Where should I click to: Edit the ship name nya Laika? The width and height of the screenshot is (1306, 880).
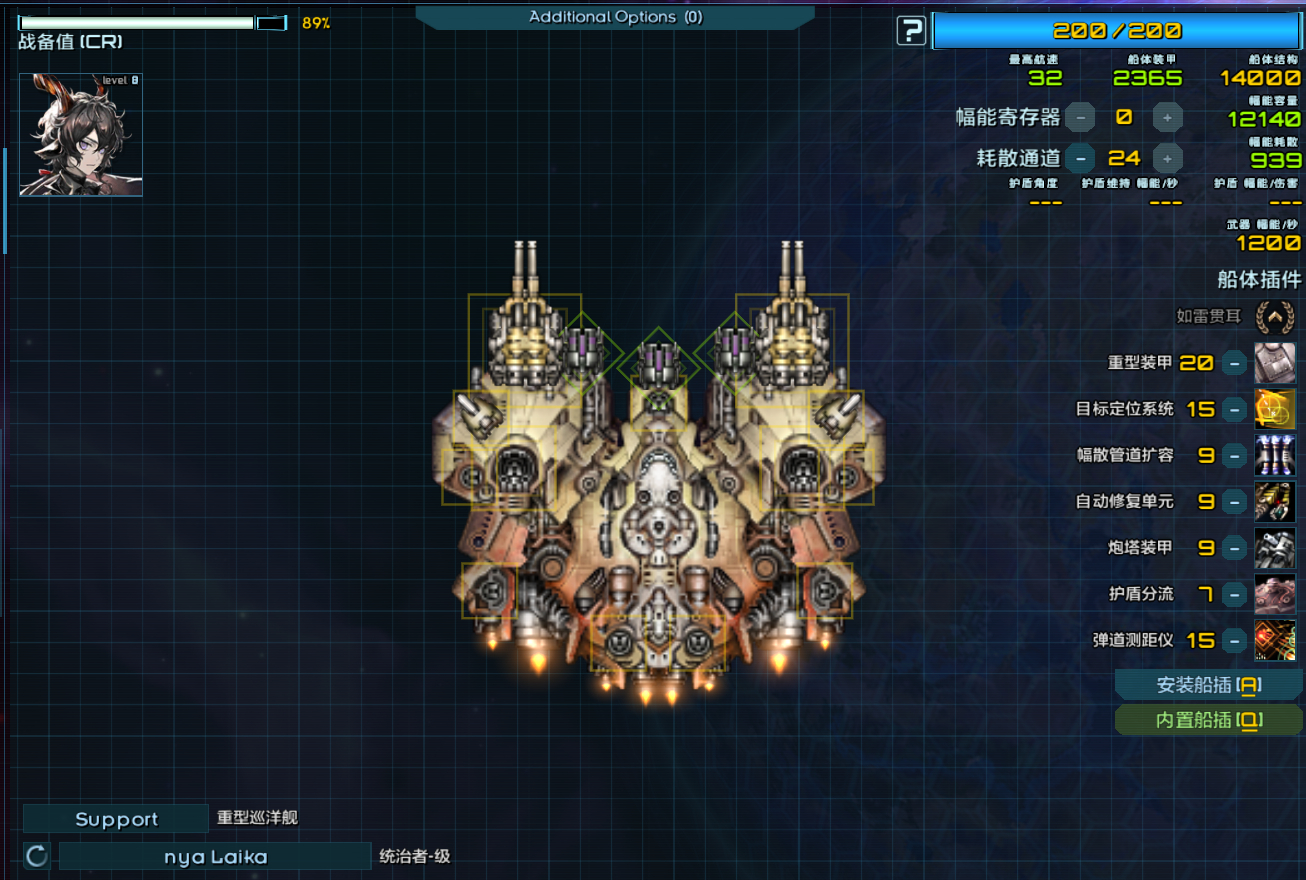point(215,857)
